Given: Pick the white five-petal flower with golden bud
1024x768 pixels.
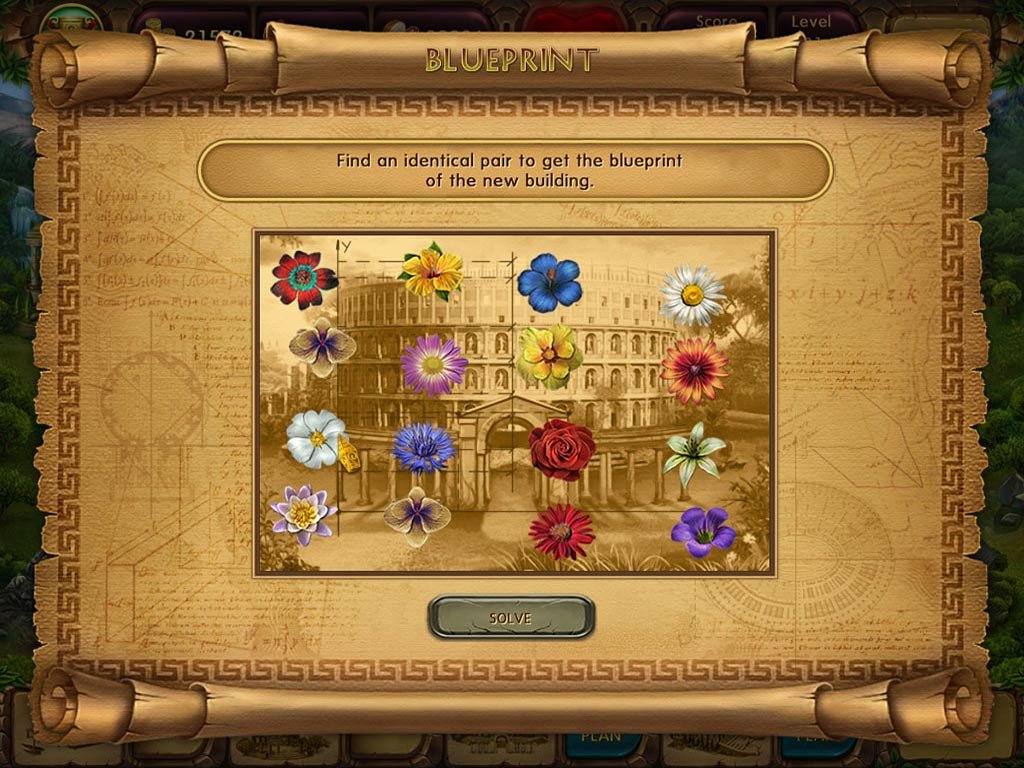Looking at the screenshot, I should click(x=316, y=439).
